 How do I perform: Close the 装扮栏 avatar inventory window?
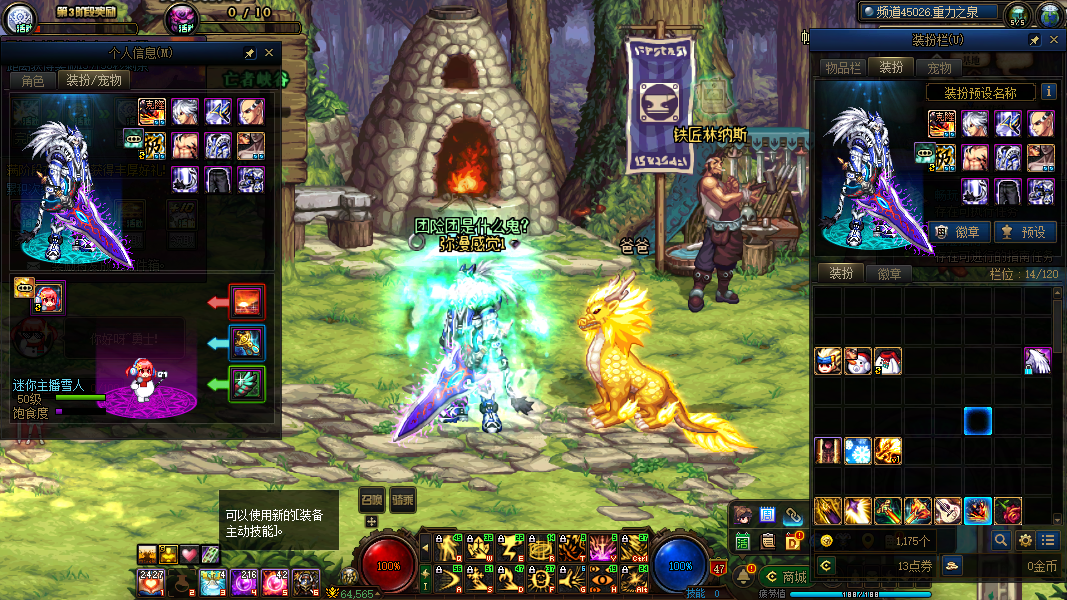pos(1054,40)
